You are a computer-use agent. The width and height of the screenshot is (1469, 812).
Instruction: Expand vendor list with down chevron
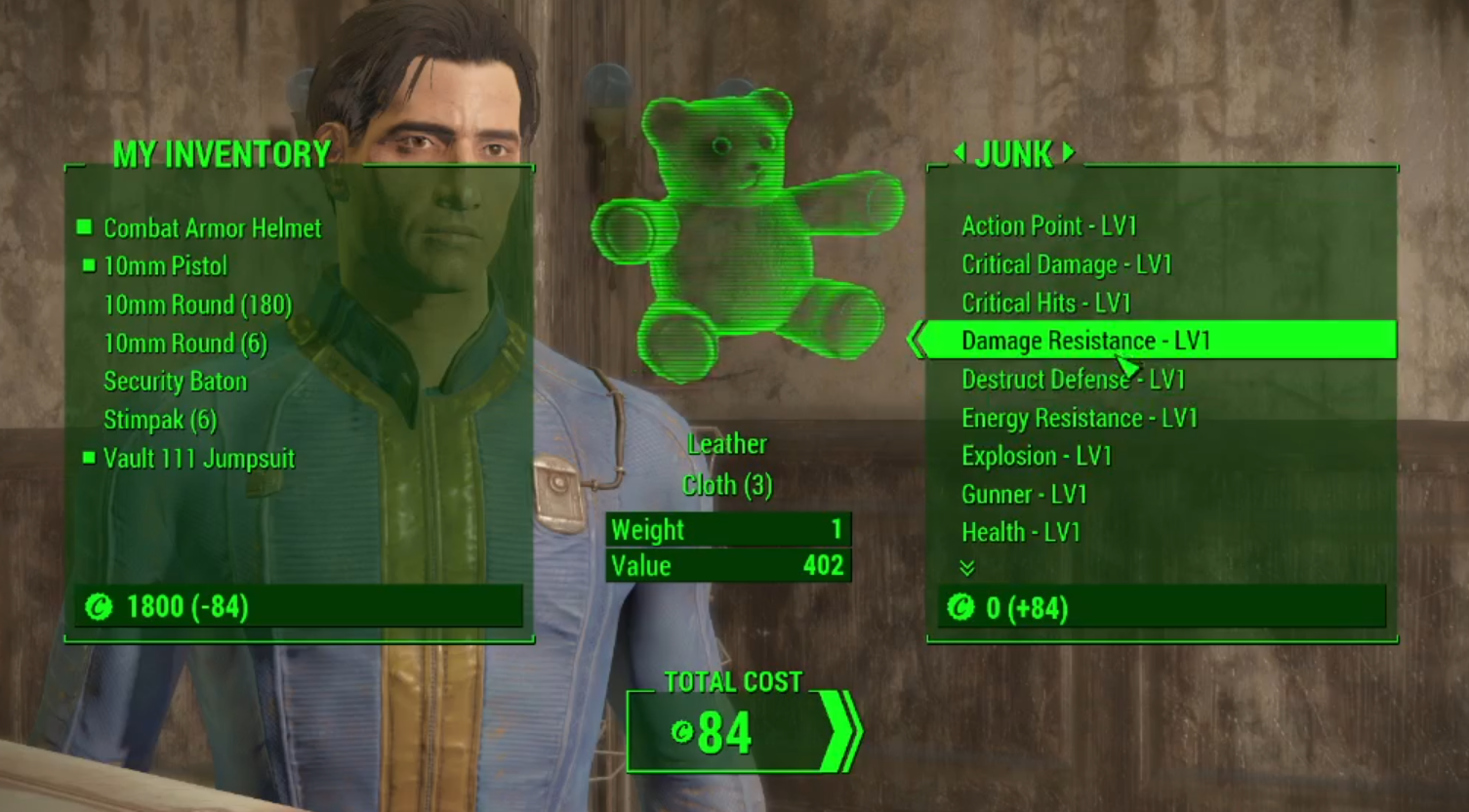tap(967, 568)
